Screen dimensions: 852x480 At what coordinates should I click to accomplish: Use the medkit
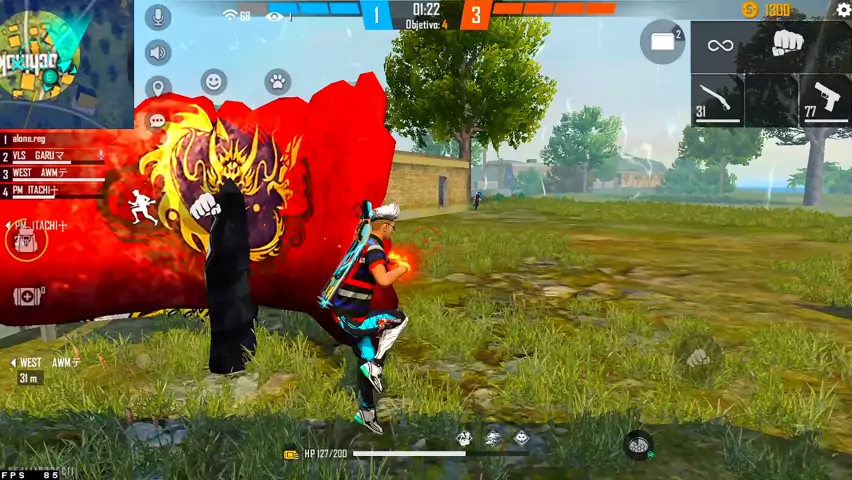(26, 296)
